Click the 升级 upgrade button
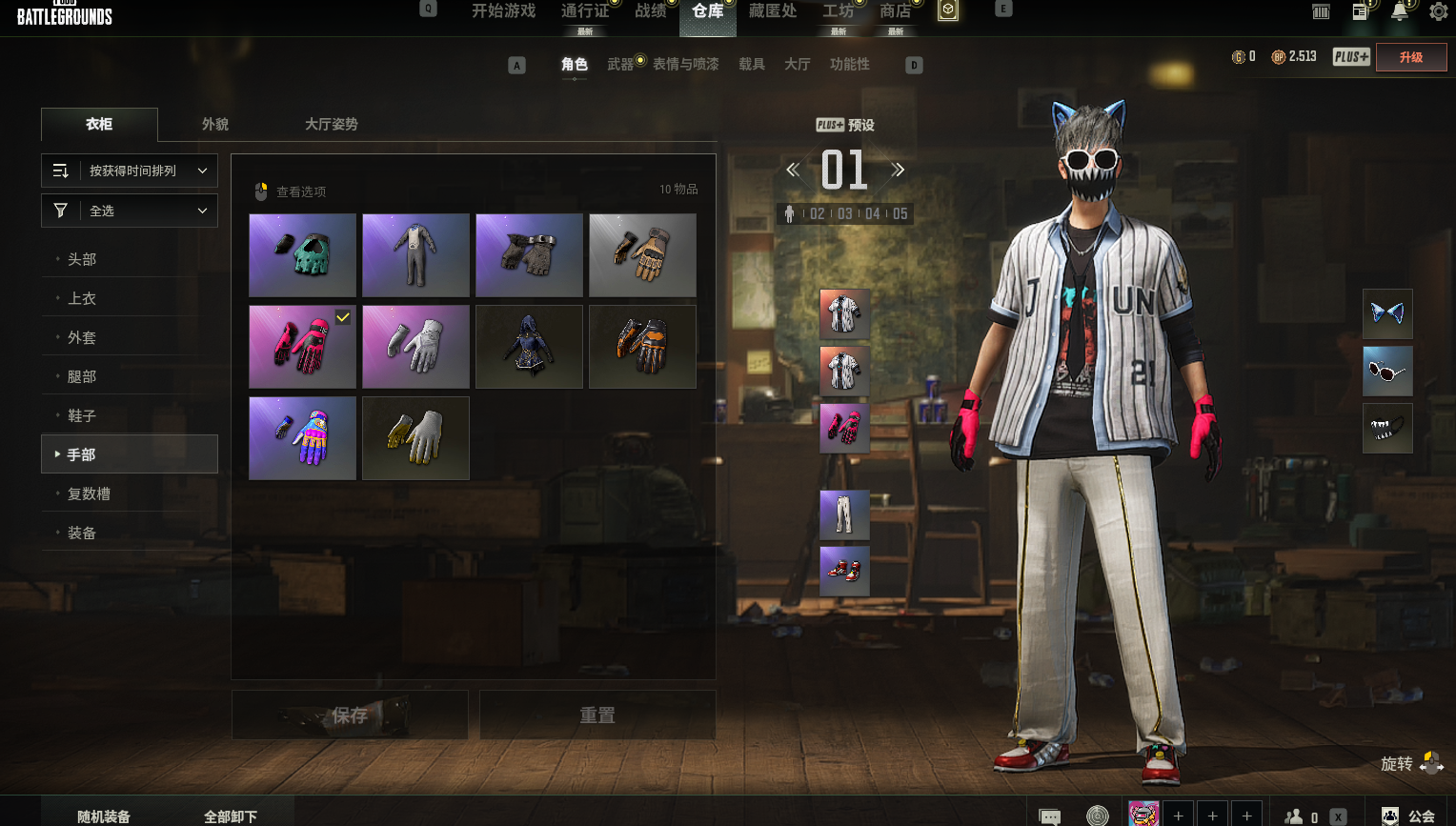This screenshot has height=826, width=1456. [x=1410, y=57]
